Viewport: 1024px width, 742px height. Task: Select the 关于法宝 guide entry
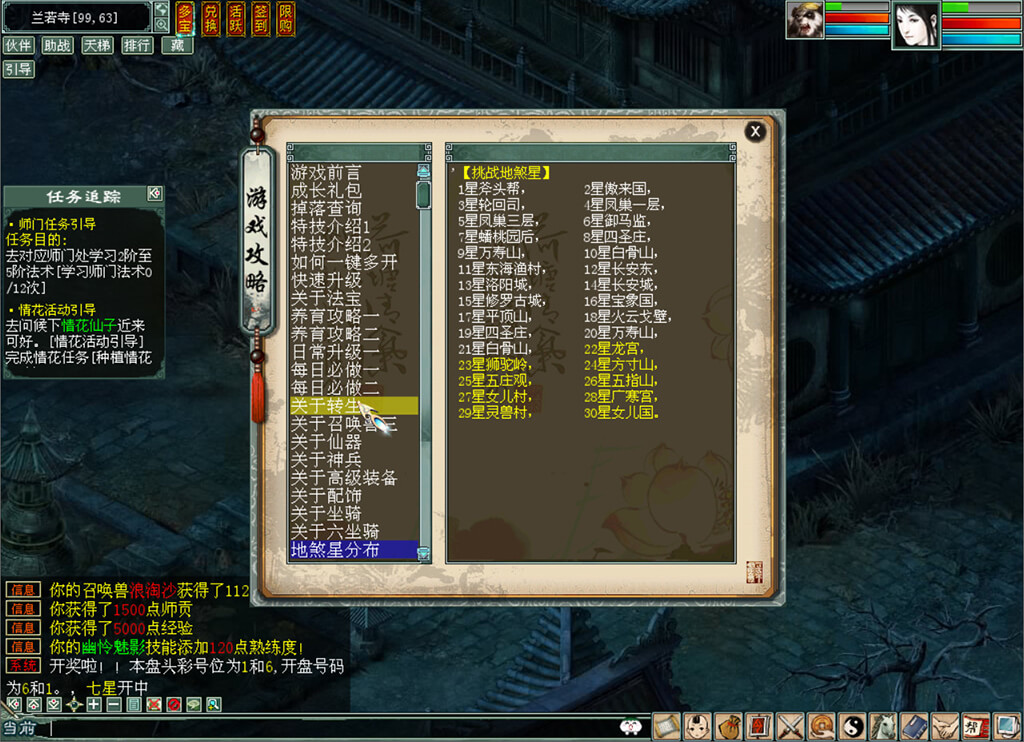(326, 298)
